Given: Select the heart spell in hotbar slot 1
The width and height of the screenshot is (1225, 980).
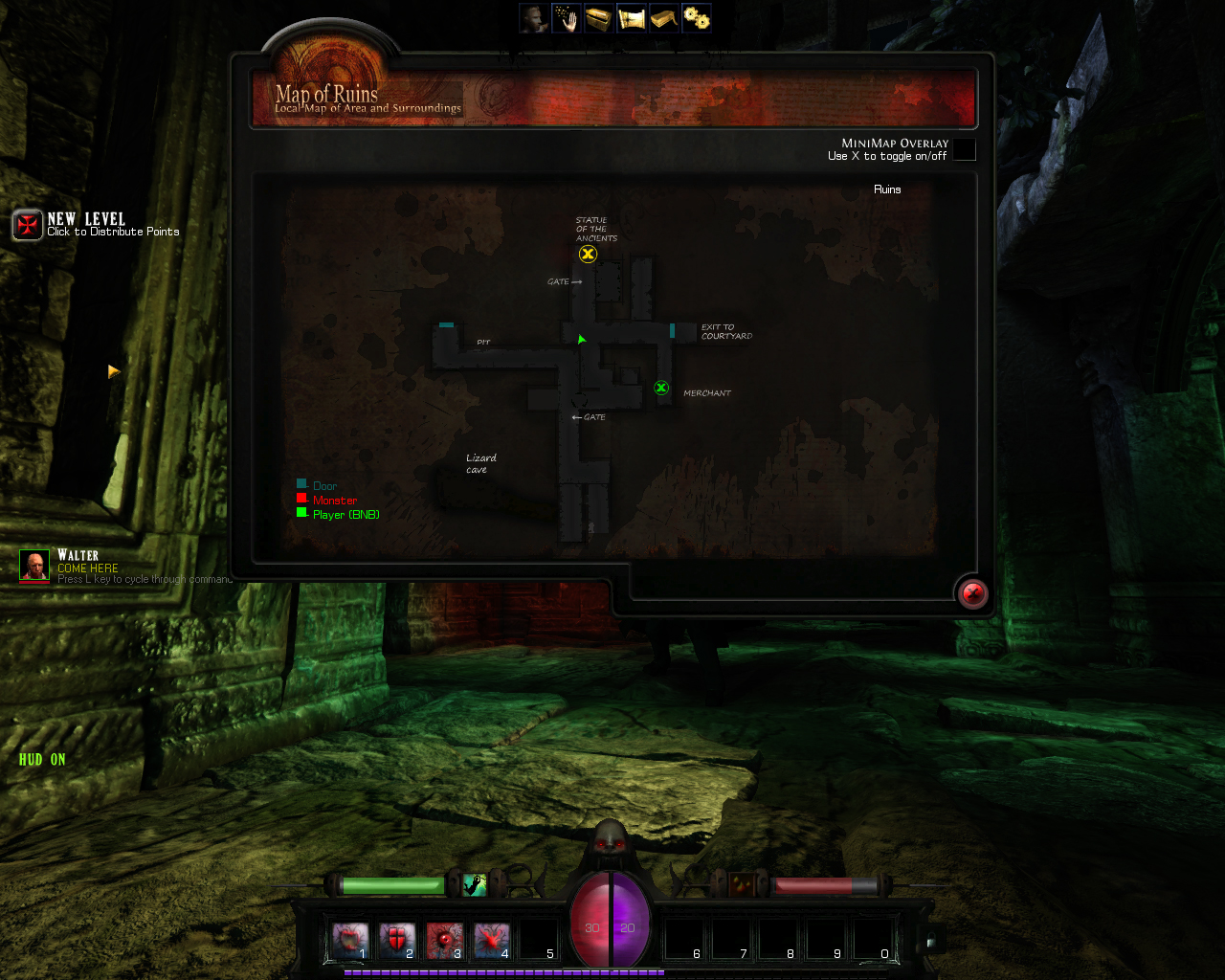Looking at the screenshot, I should 350,939.
